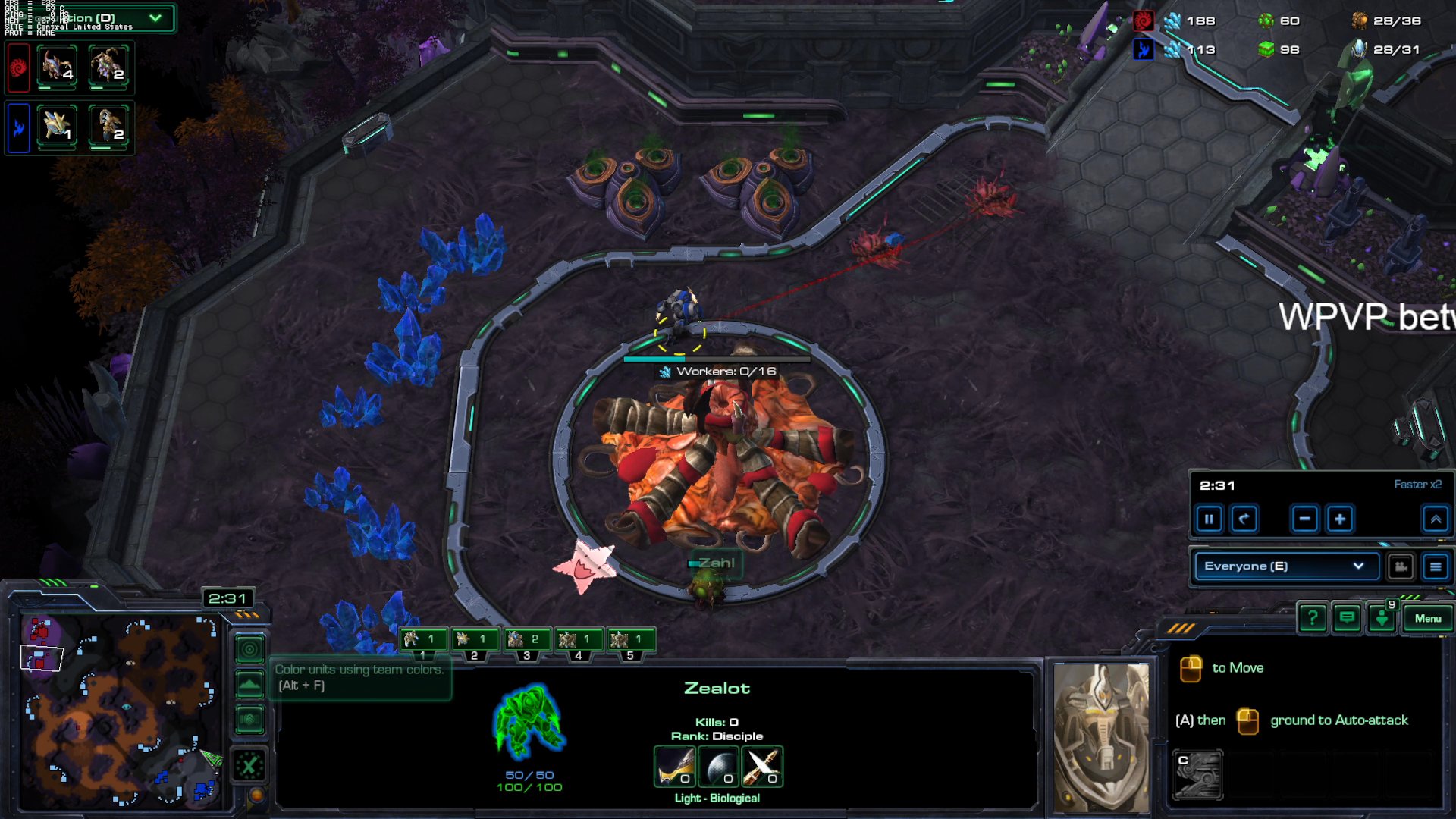1456x819 pixels.
Task: Open the chat message window icon
Action: pyautogui.click(x=1347, y=618)
